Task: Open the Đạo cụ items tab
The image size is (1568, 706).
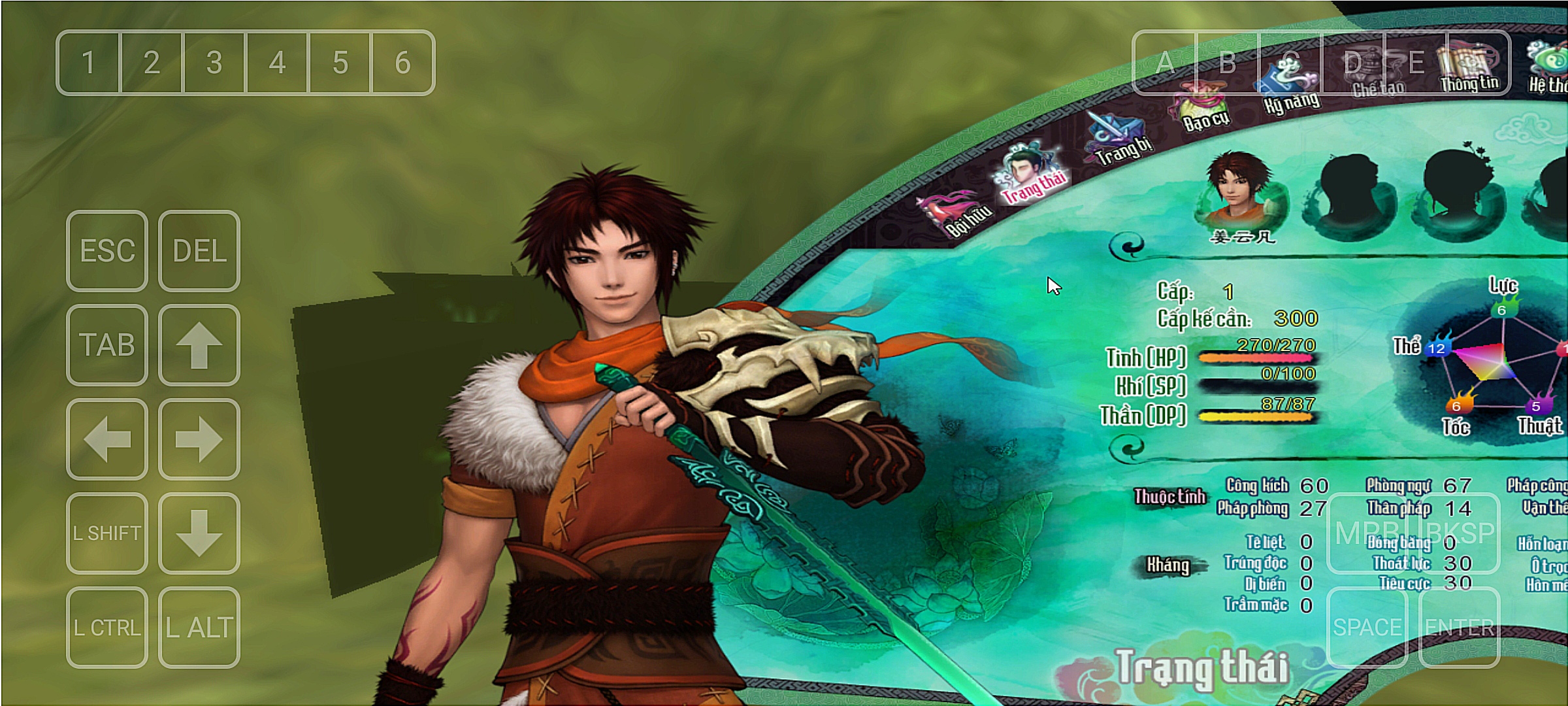Action: coord(1202,107)
